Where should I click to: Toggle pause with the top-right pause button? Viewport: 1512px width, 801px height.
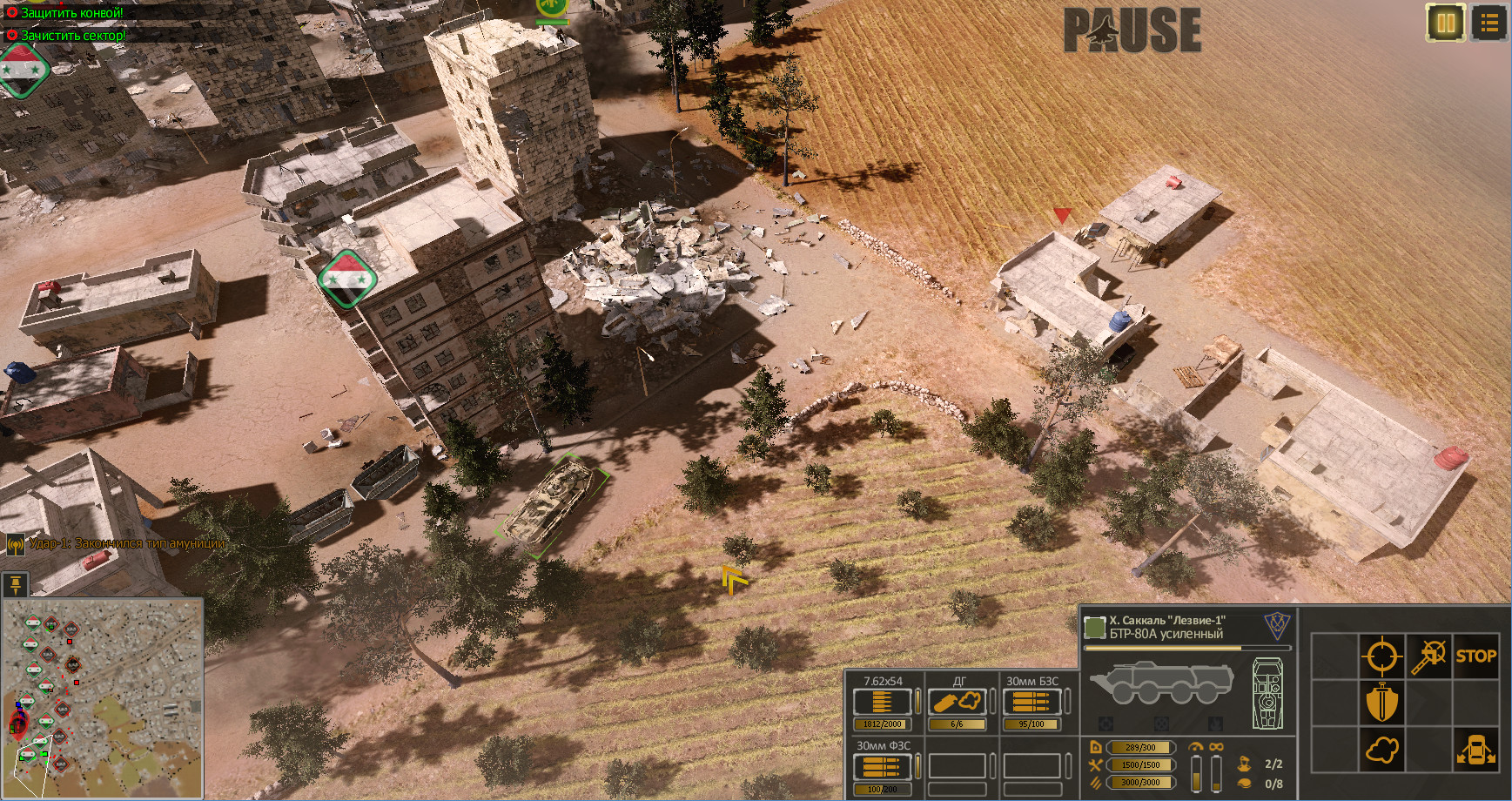point(1445,24)
